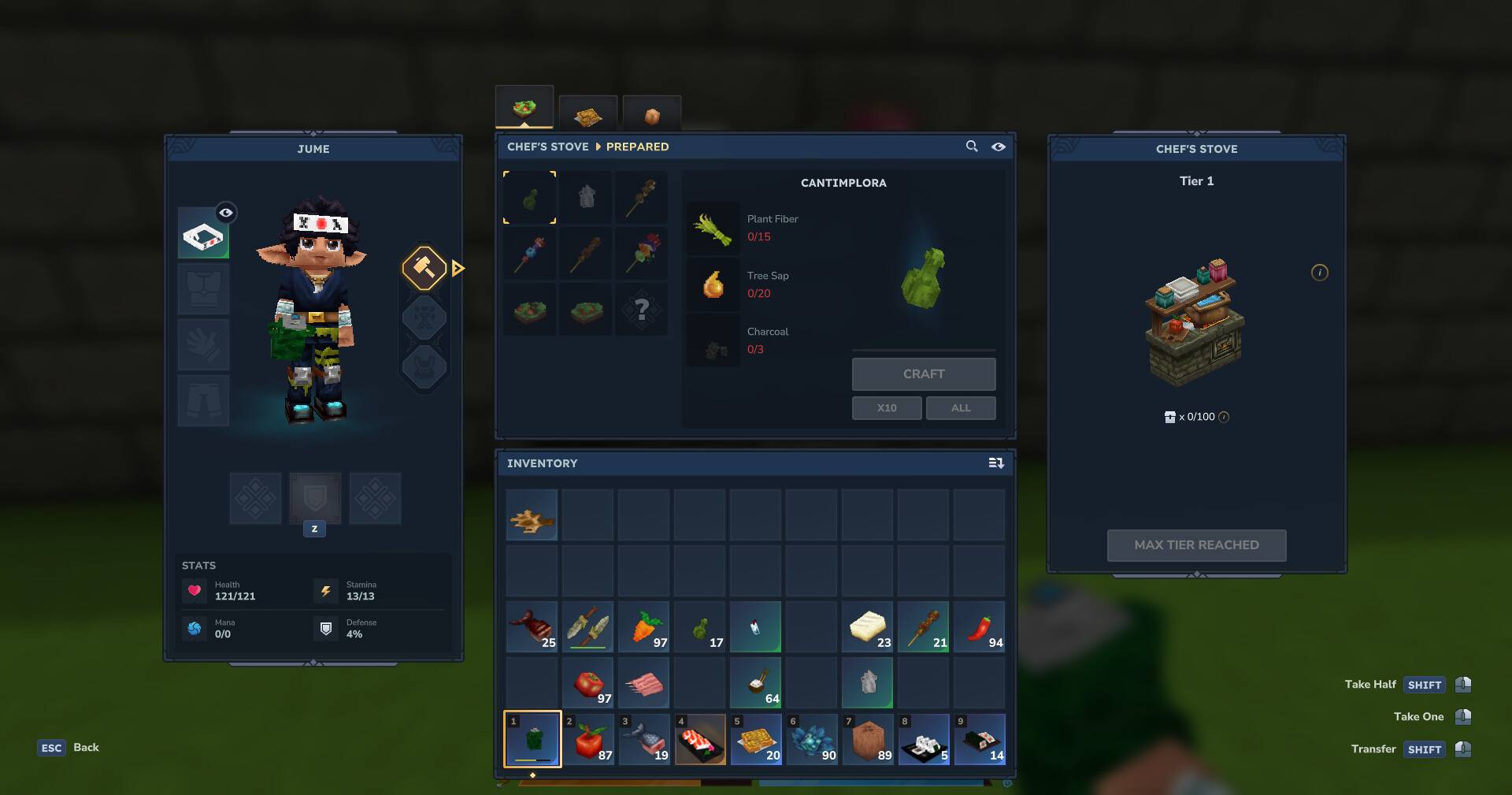This screenshot has height=795, width=1512.
Task: Toggle recipe visibility eye icon
Action: (999, 147)
